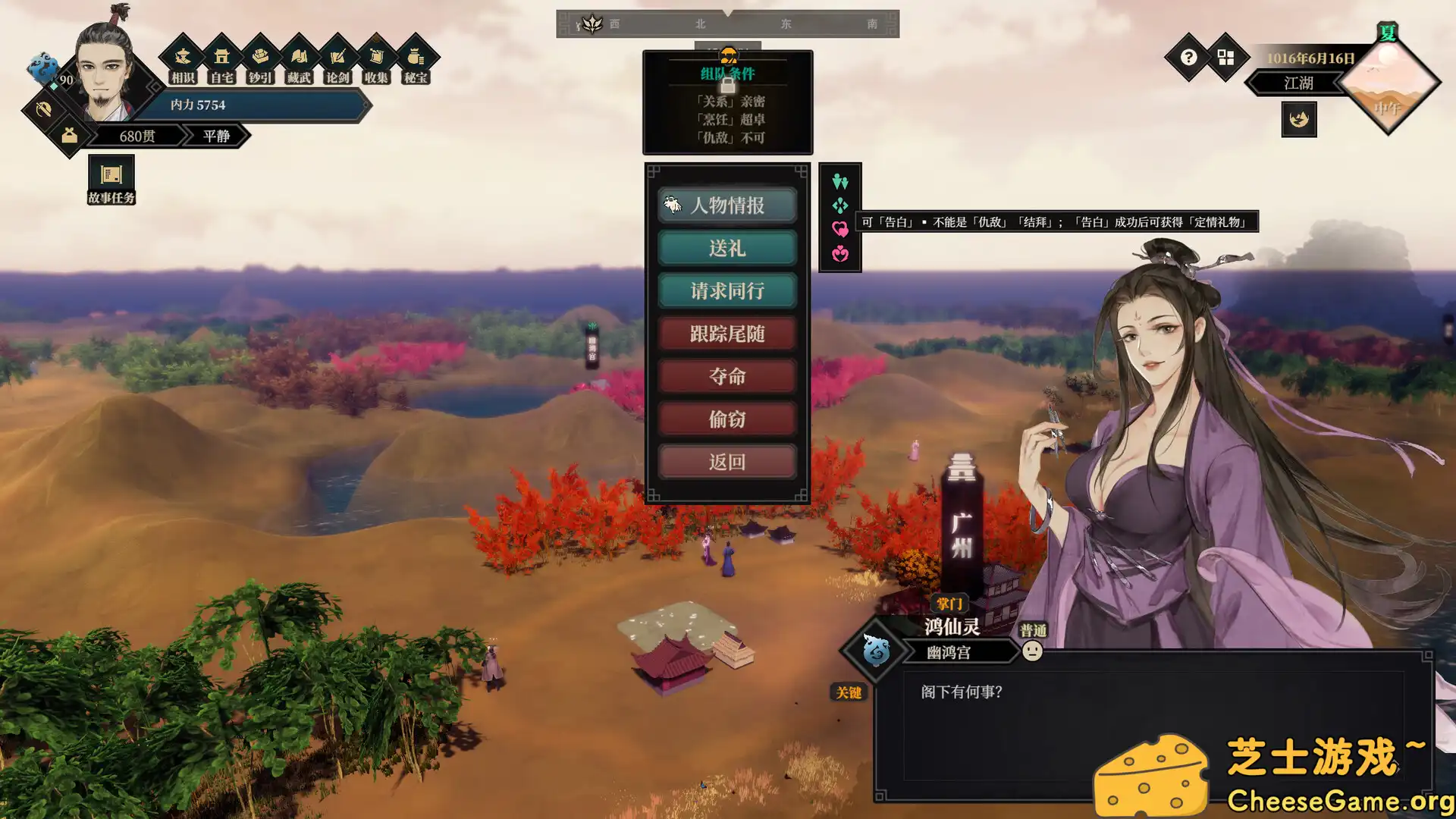The width and height of the screenshot is (1456, 819).
Task: Click the pink heart confession icon
Action: coord(839,229)
